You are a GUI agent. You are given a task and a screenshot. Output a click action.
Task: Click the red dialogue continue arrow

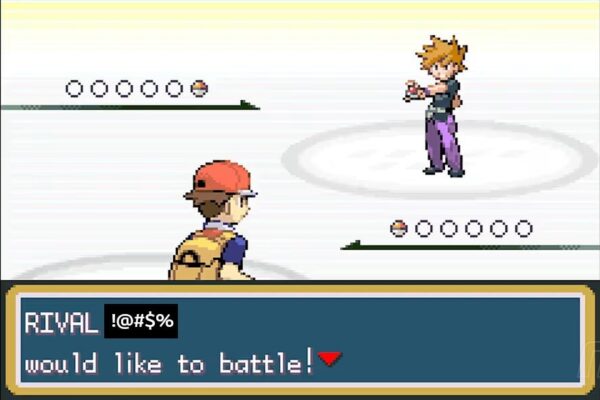[x=330, y=359]
